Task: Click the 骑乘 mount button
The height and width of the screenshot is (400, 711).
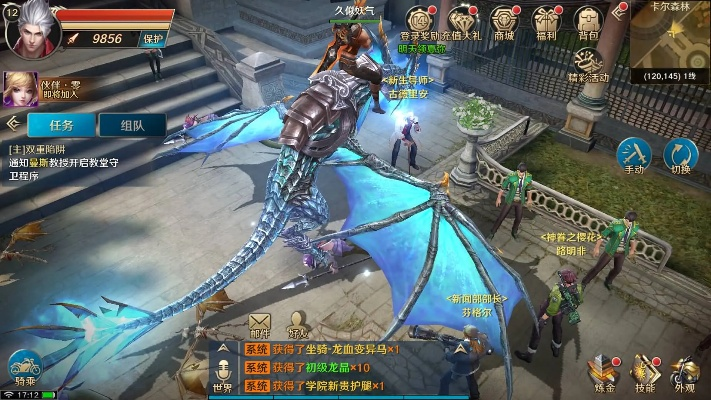Action: (x=24, y=367)
